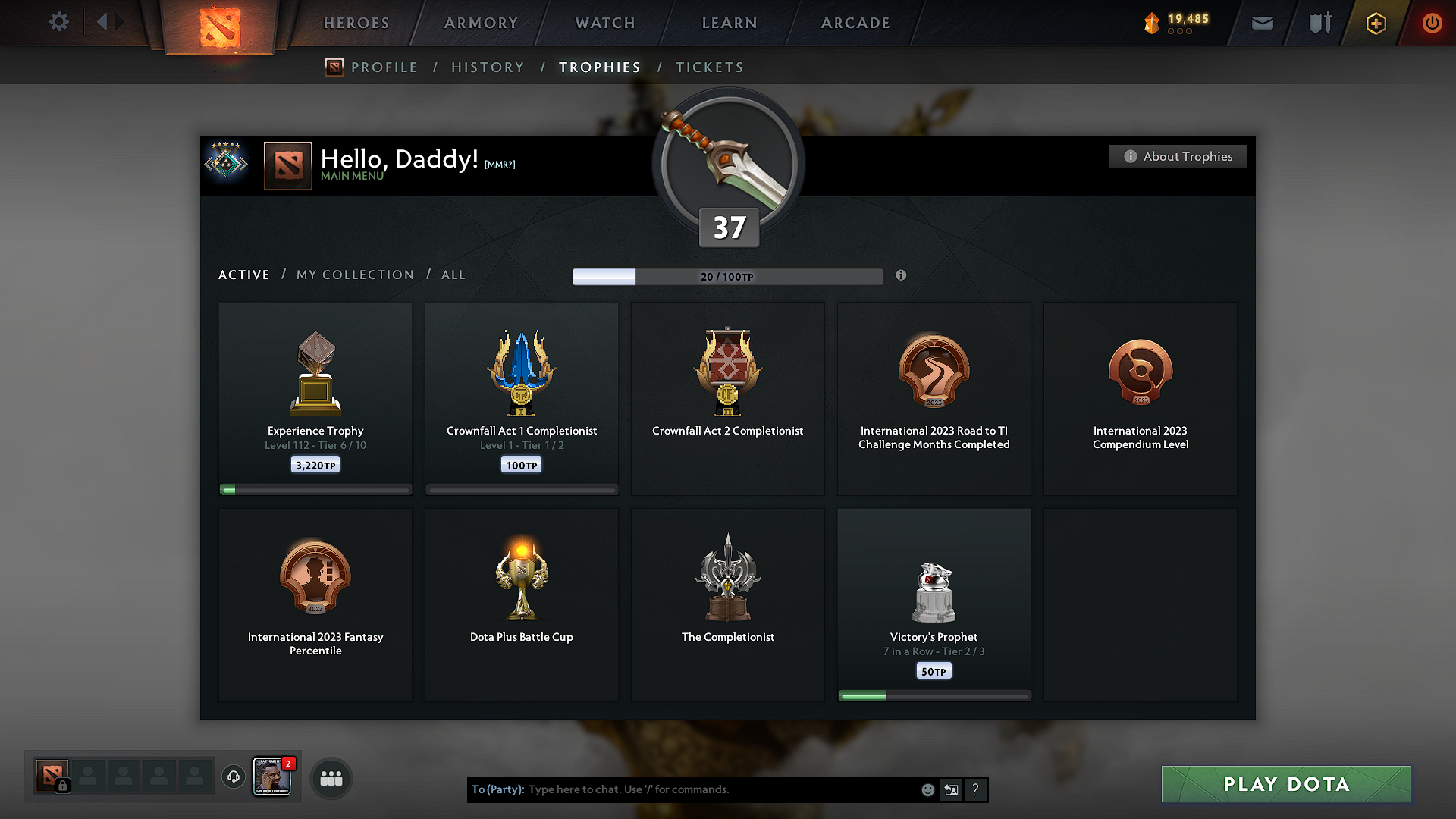Open Dota Plus via the gold hexagon icon
This screenshot has width=1456, height=819.
coord(1375,22)
